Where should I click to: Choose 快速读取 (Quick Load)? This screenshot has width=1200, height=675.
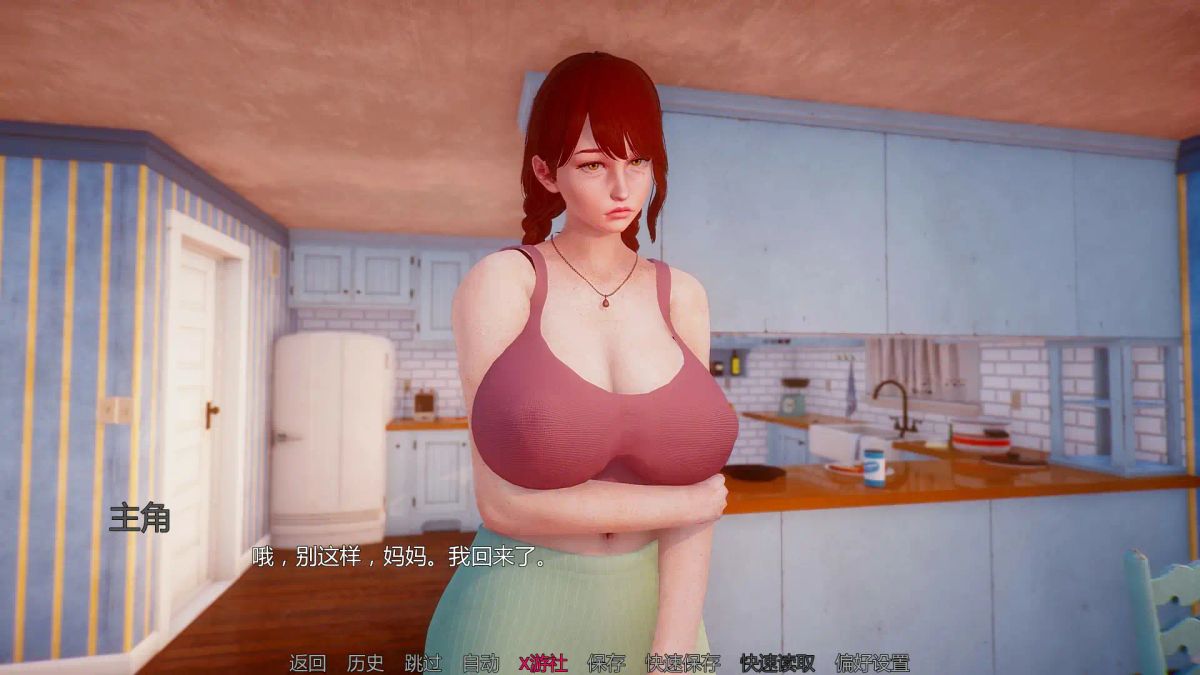777,662
